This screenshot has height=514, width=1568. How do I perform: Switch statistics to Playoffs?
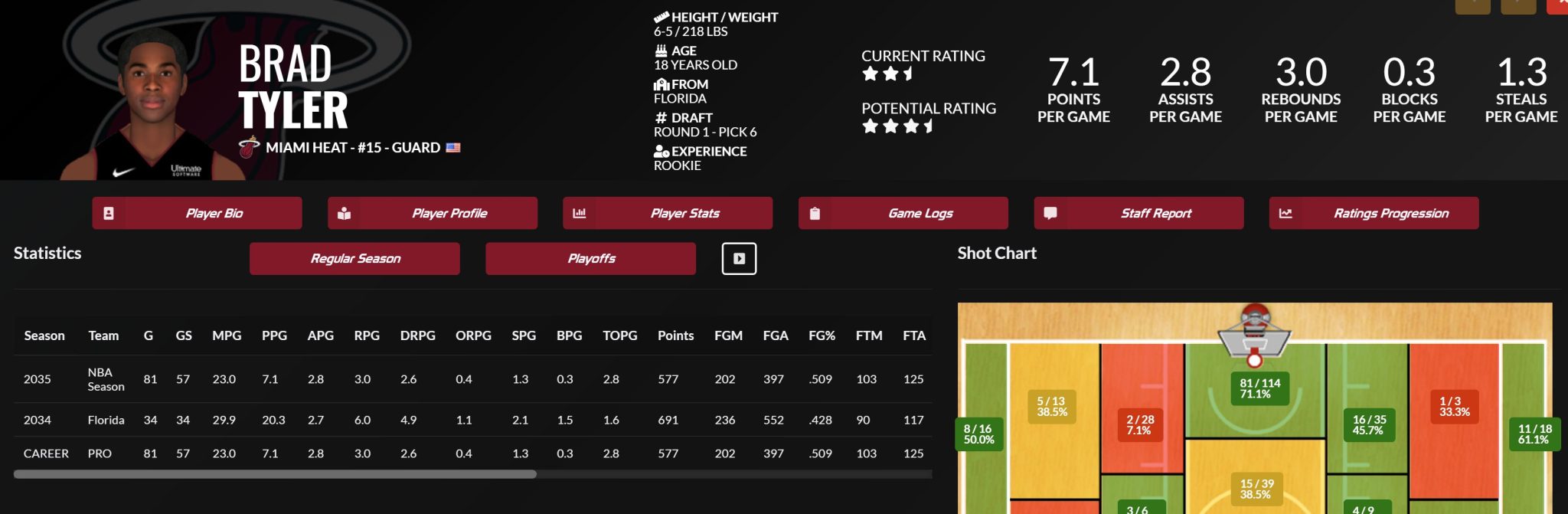click(590, 259)
